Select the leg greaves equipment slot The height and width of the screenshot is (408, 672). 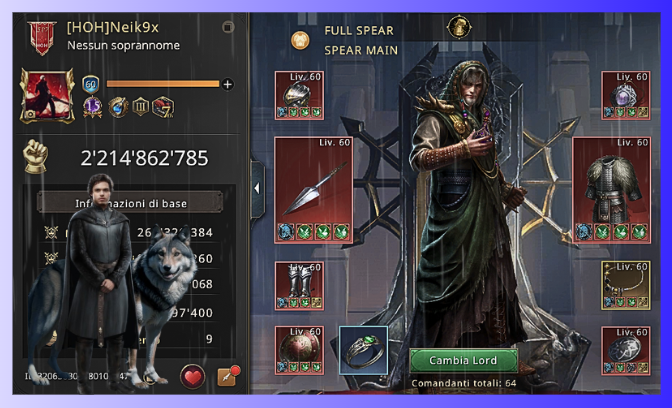(x=298, y=285)
